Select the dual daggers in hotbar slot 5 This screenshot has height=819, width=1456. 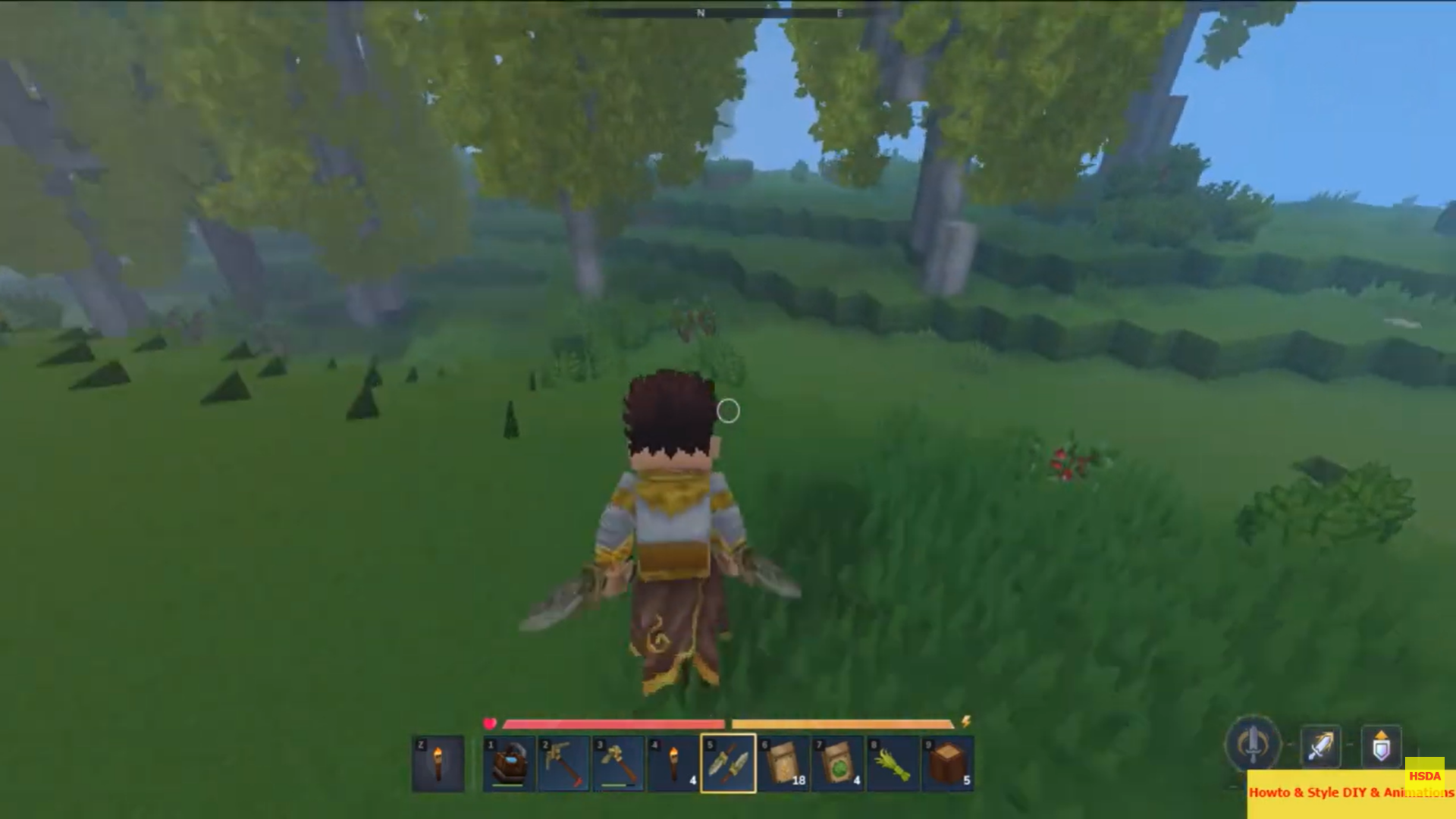tap(728, 764)
